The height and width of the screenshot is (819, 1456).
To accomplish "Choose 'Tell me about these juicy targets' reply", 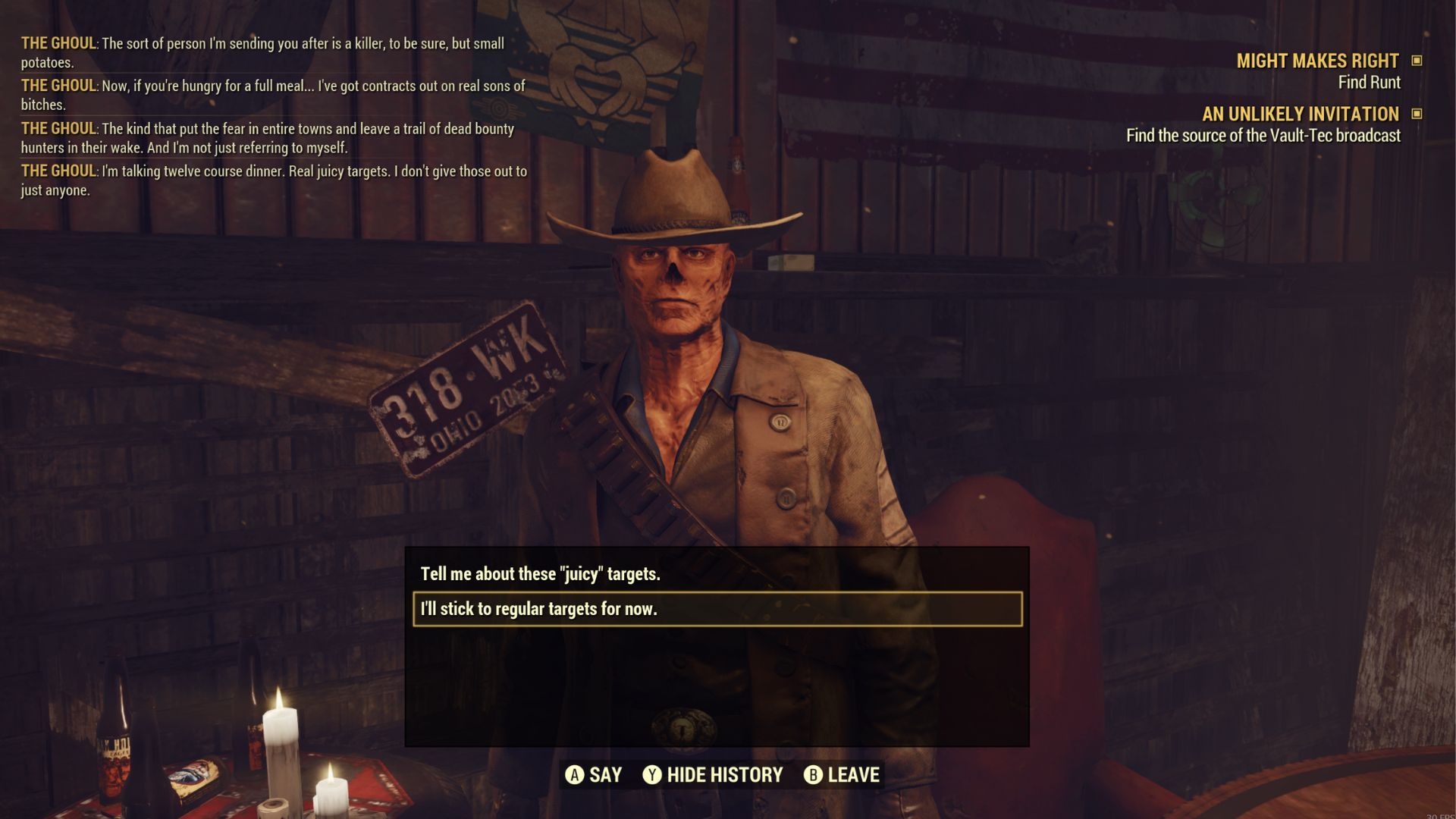I will click(x=540, y=574).
